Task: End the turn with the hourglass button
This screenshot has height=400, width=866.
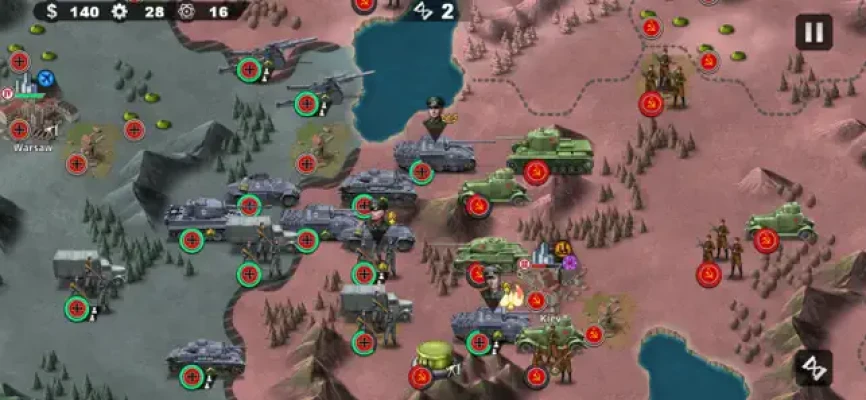Action: [x=813, y=367]
